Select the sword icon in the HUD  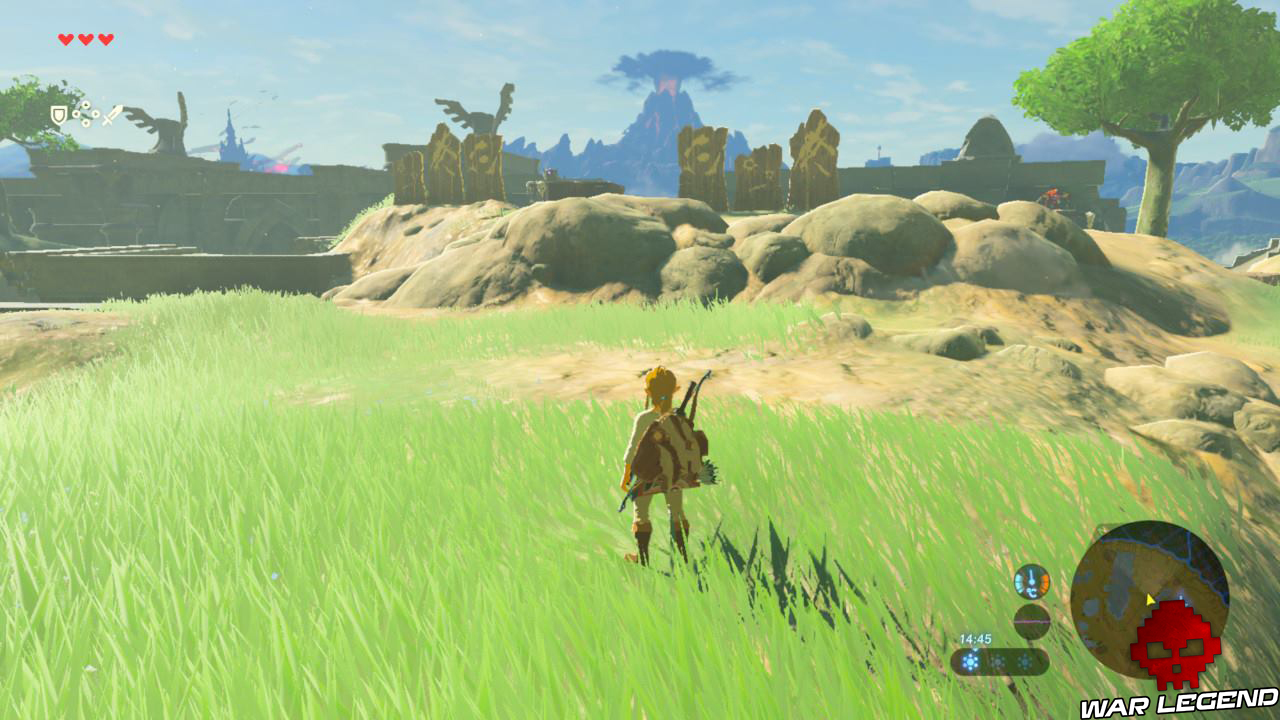(111, 116)
